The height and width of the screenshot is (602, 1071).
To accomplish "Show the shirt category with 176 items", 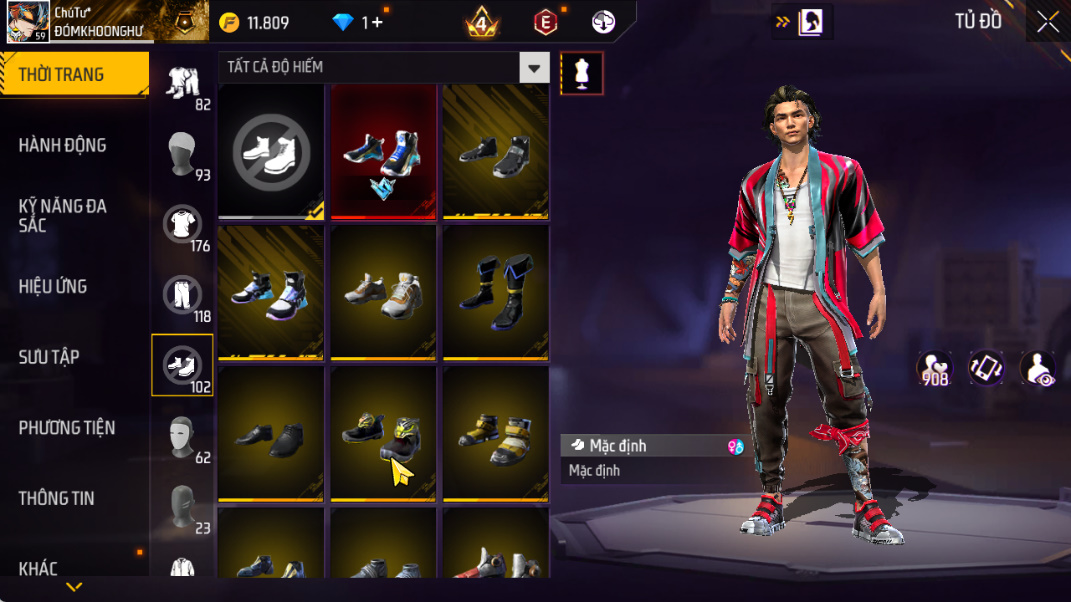I will click(182, 225).
